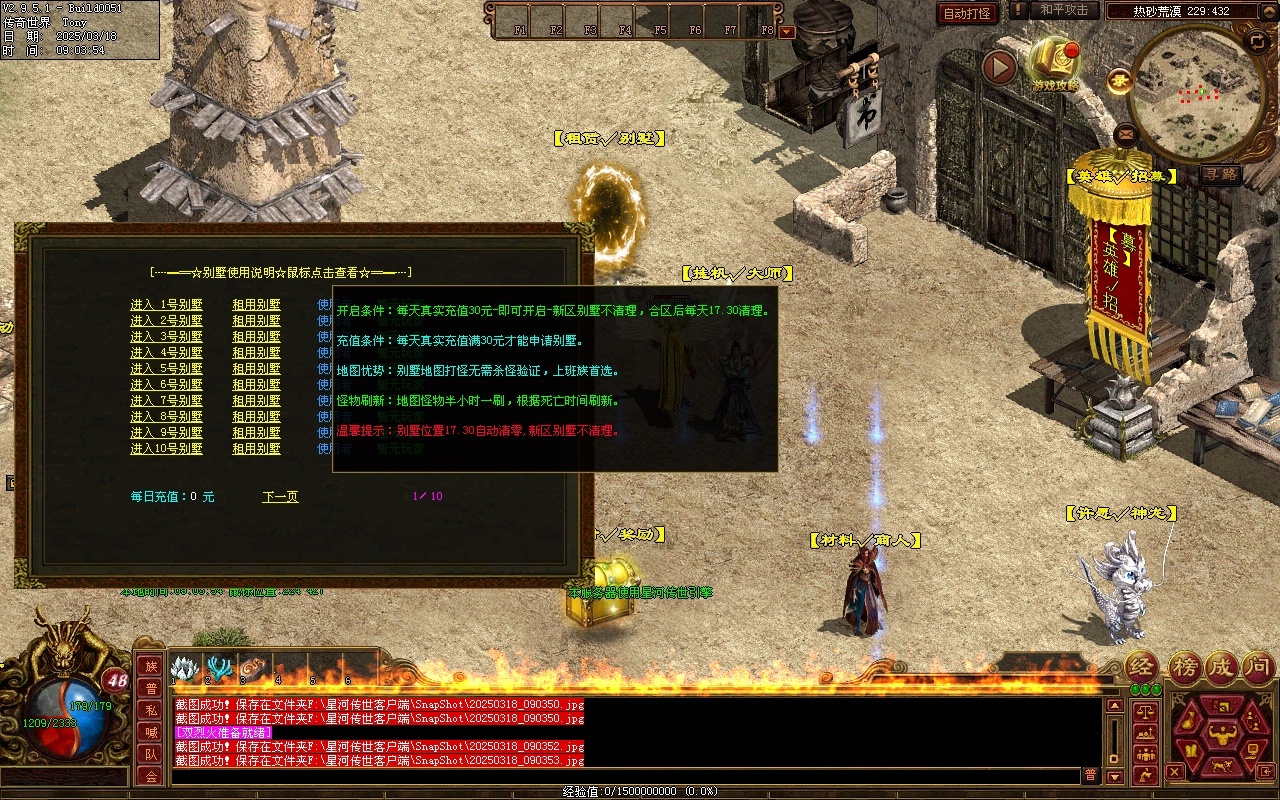Open achievements button 成
Screen dimensions: 1280x800
tap(1221, 667)
